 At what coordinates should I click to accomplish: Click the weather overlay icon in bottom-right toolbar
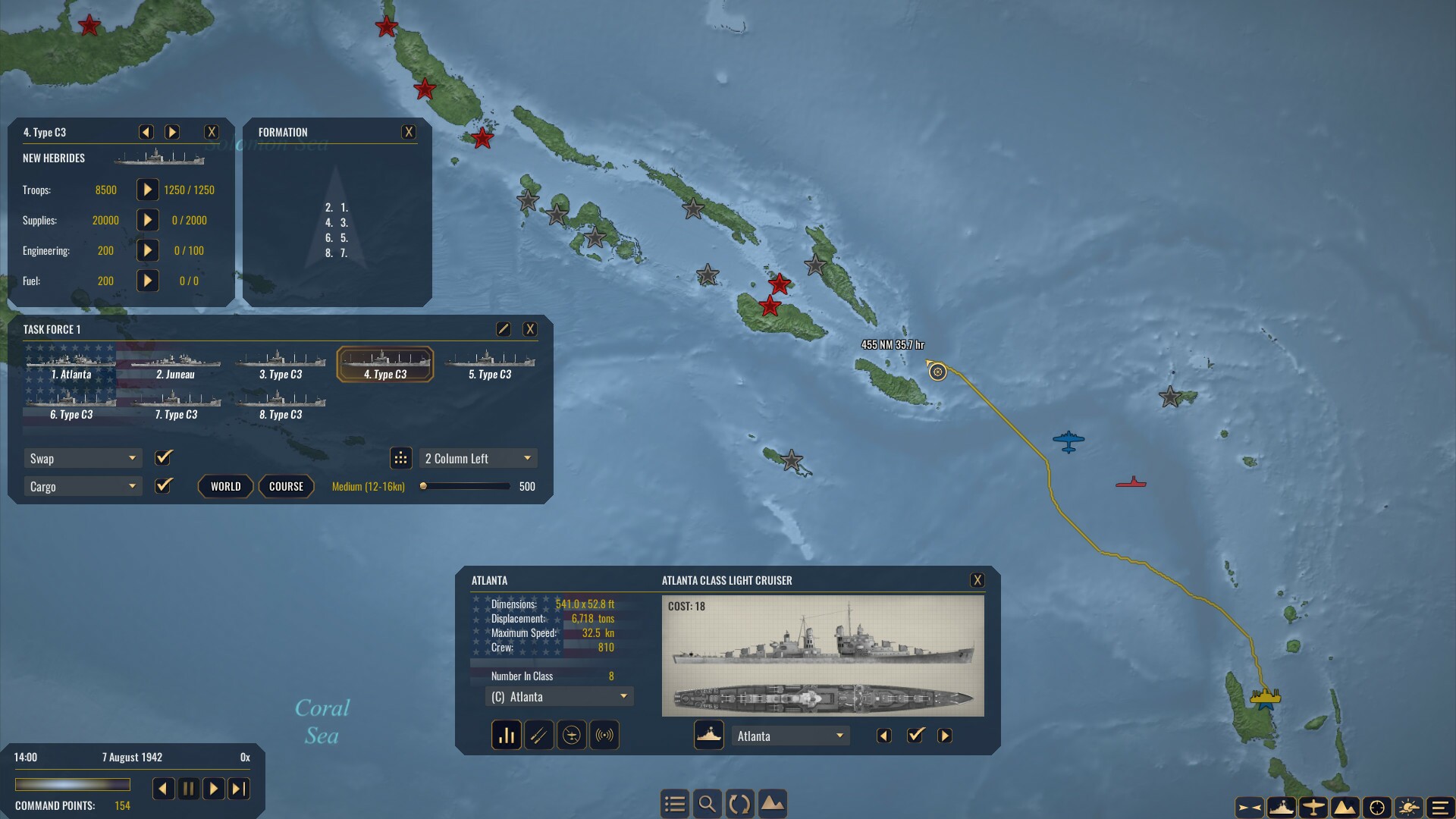1410,807
